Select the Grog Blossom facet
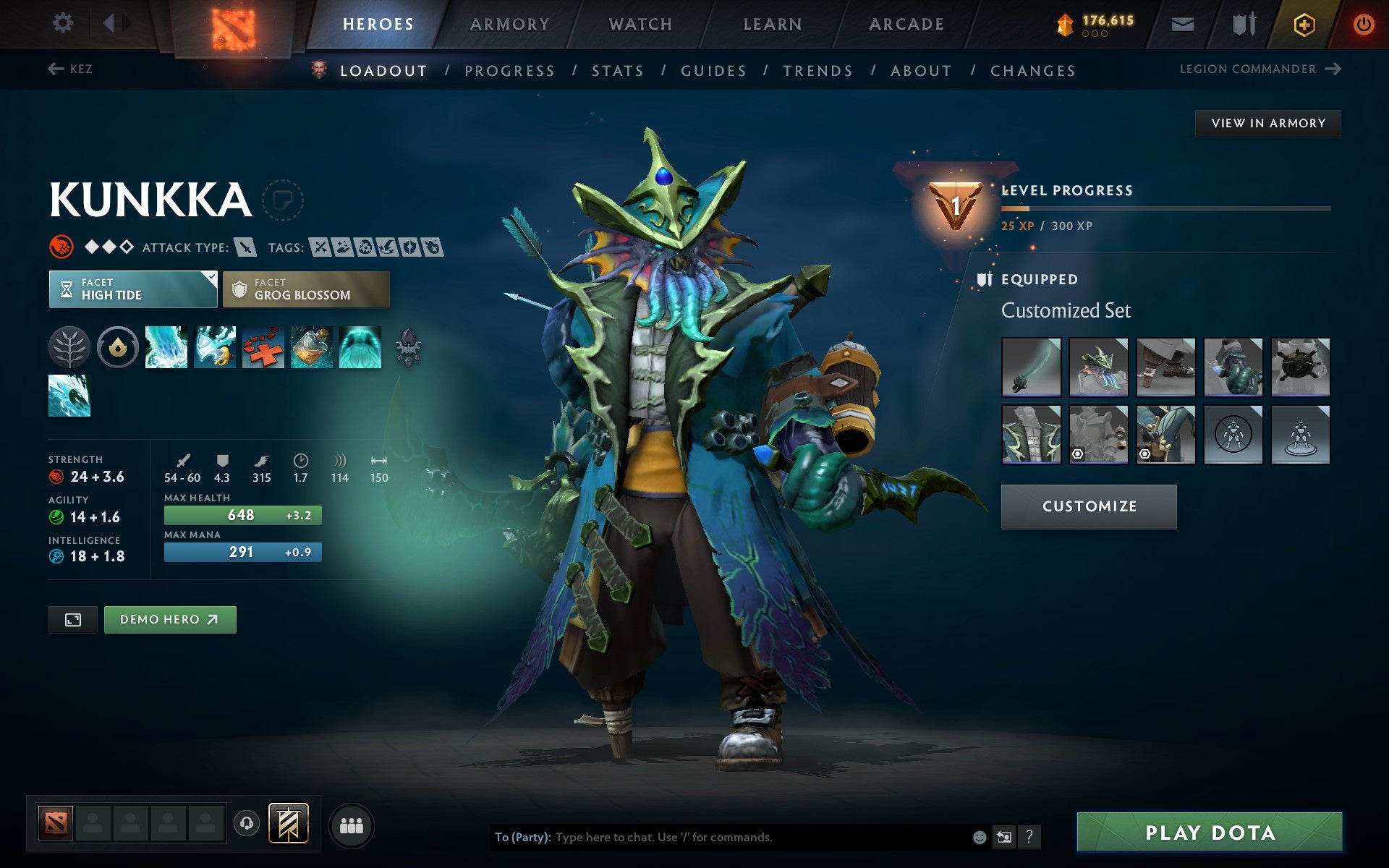1389x868 pixels. [x=305, y=289]
